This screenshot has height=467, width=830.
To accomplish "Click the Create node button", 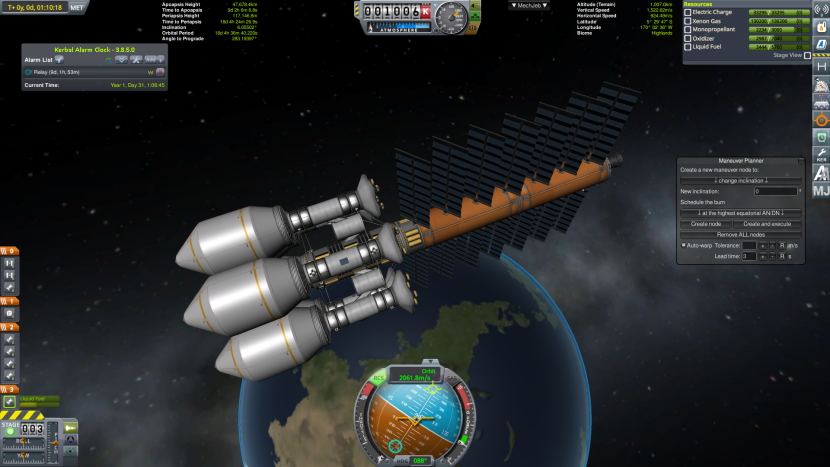I will coord(706,224).
